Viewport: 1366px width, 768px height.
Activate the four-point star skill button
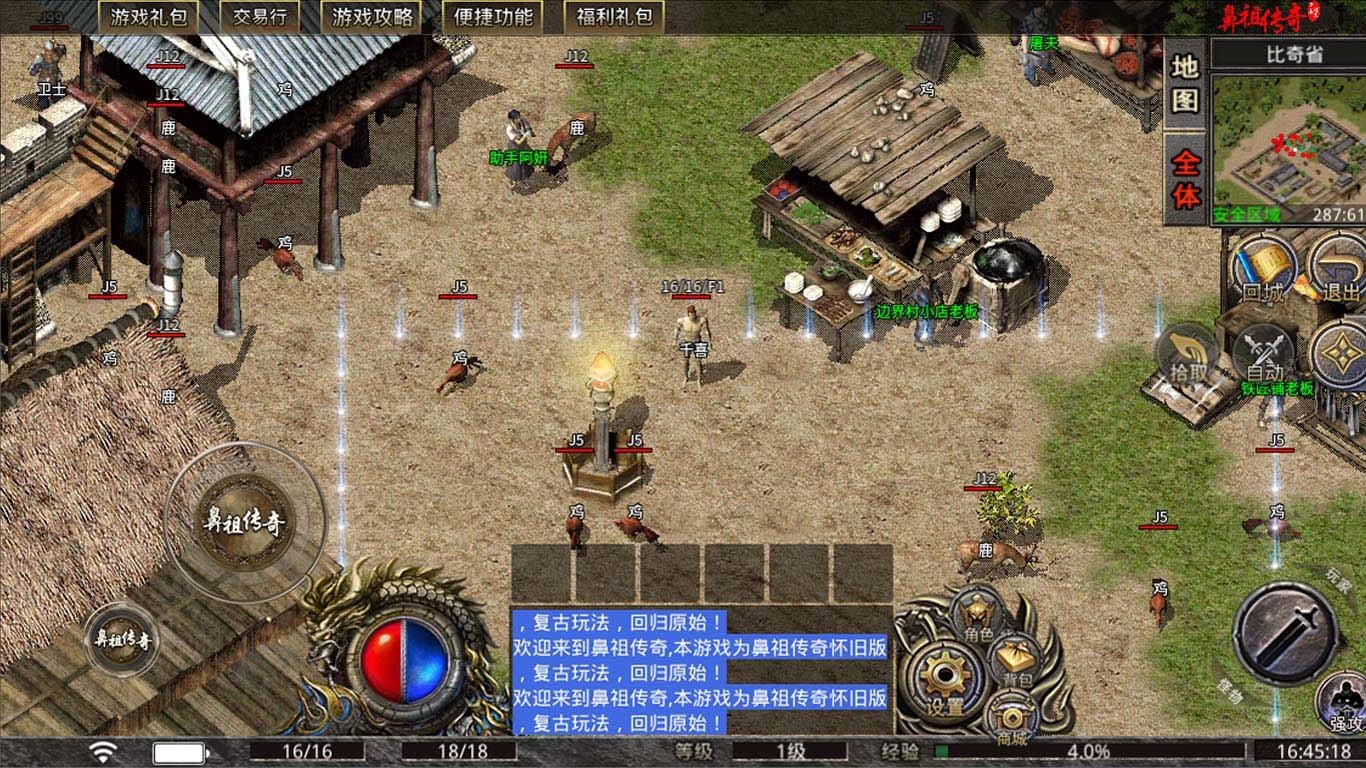coord(1340,356)
